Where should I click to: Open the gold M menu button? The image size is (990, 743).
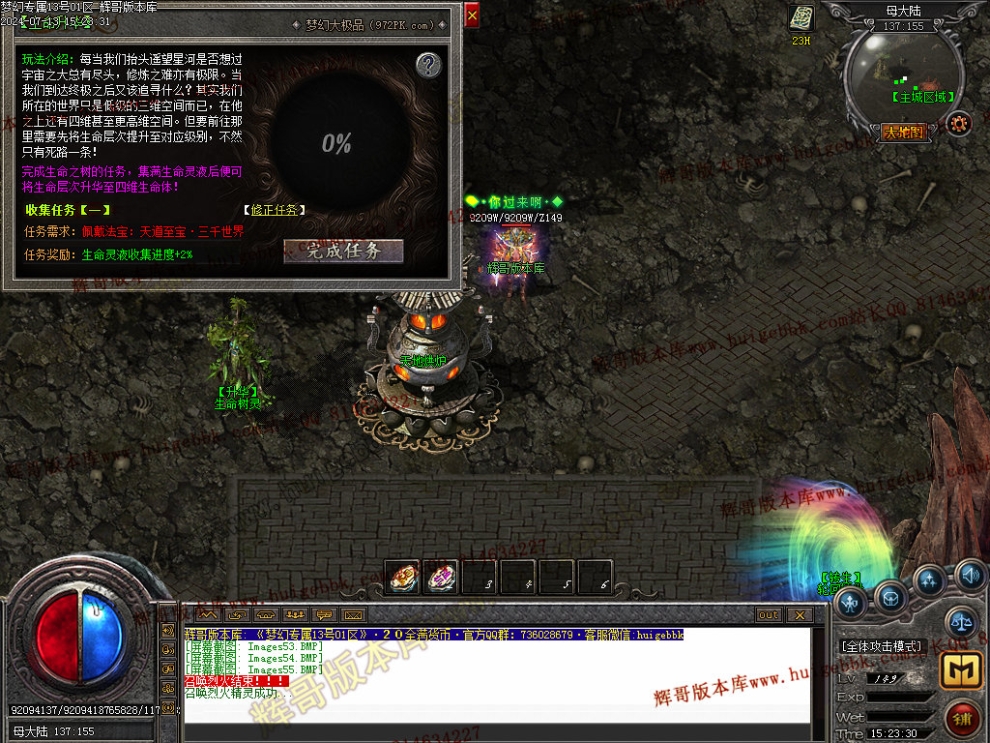[962, 671]
